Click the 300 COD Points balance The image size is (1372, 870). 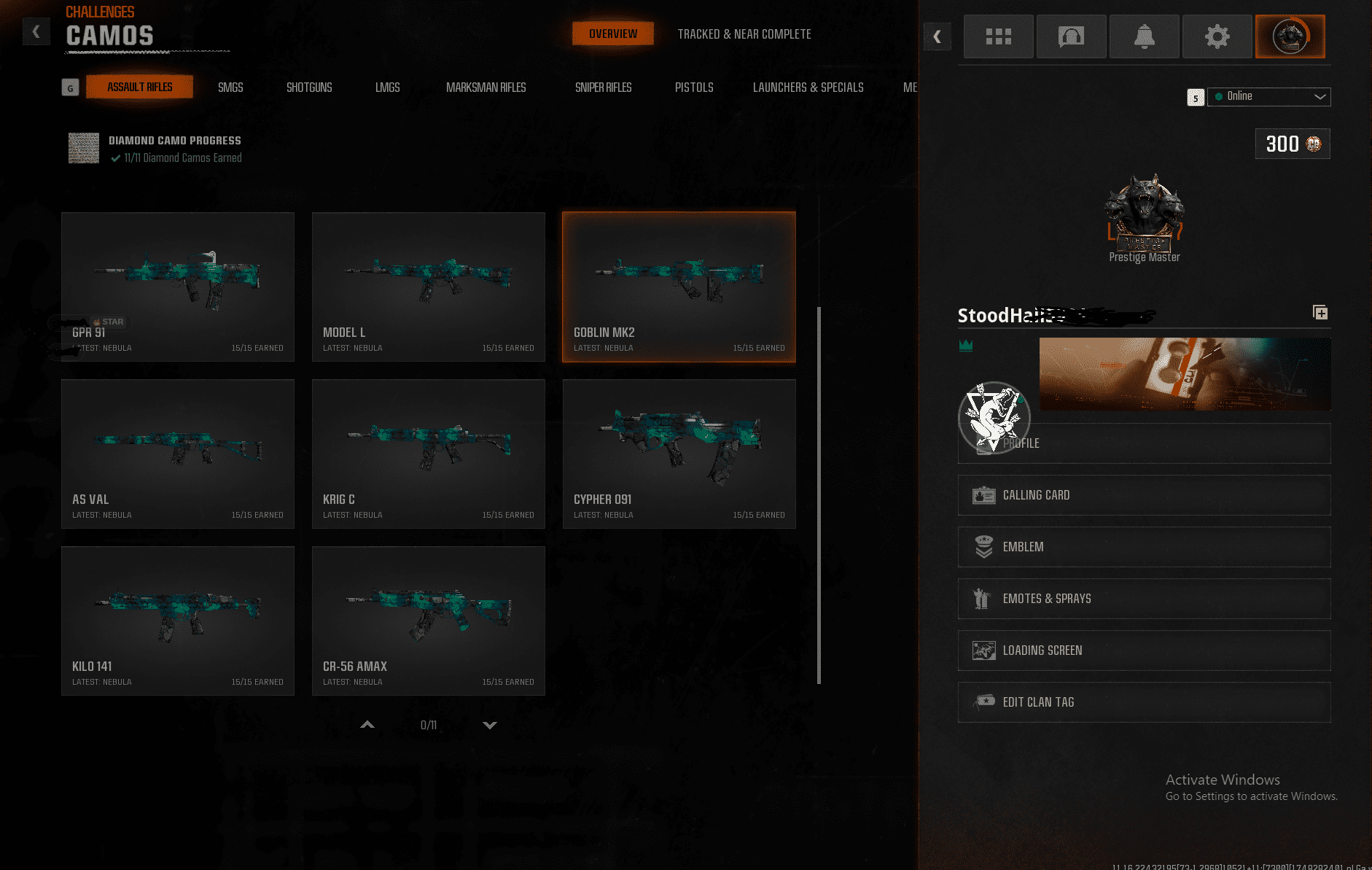tap(1292, 144)
